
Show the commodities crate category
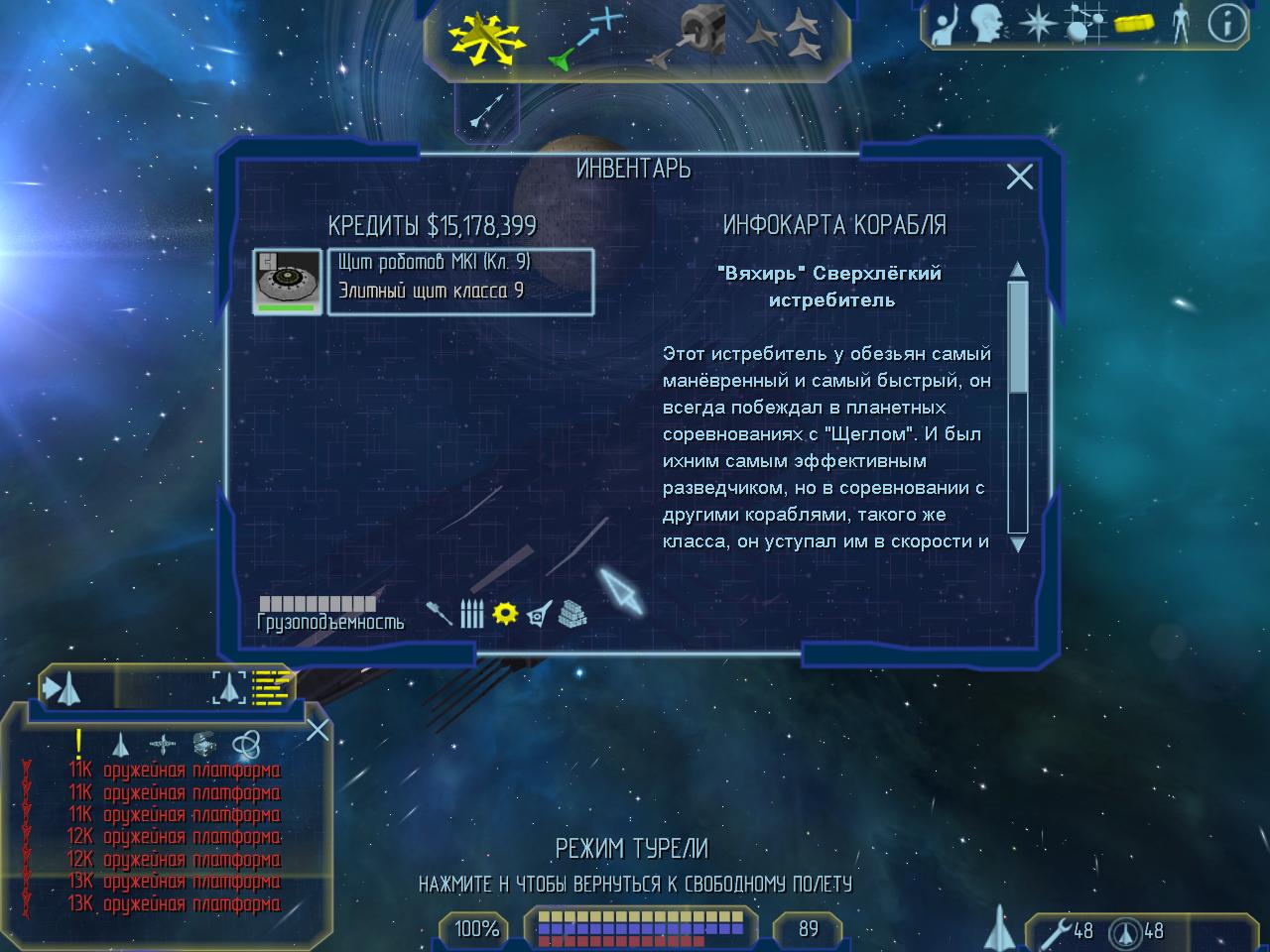(x=572, y=614)
